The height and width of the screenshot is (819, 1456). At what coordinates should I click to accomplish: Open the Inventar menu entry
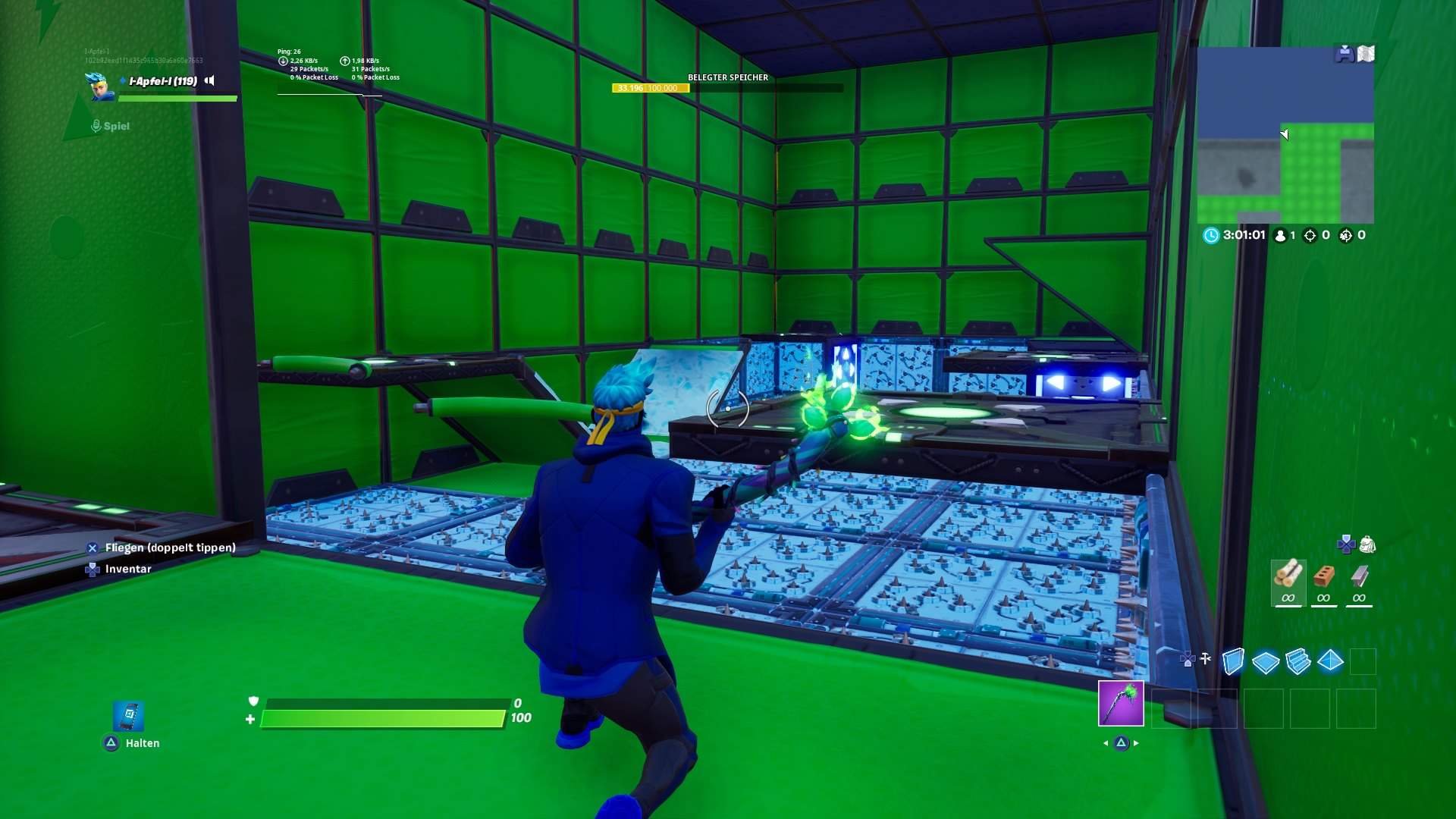pos(127,569)
